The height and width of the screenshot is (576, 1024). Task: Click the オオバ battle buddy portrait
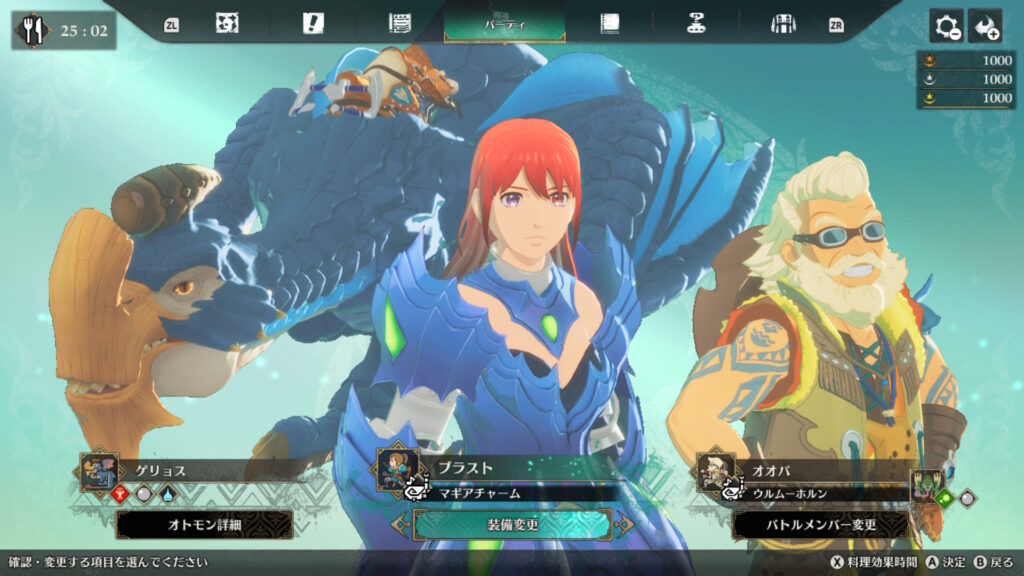click(716, 471)
